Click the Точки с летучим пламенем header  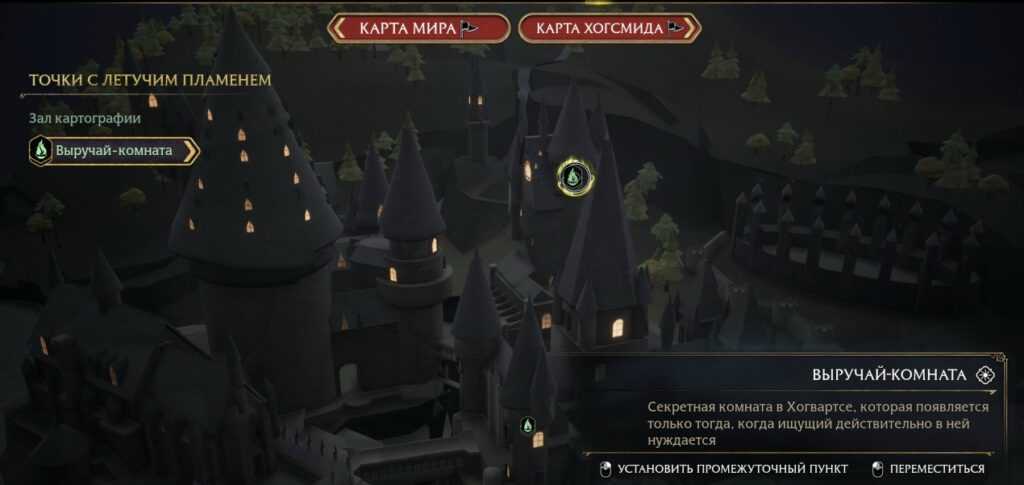coord(150,79)
